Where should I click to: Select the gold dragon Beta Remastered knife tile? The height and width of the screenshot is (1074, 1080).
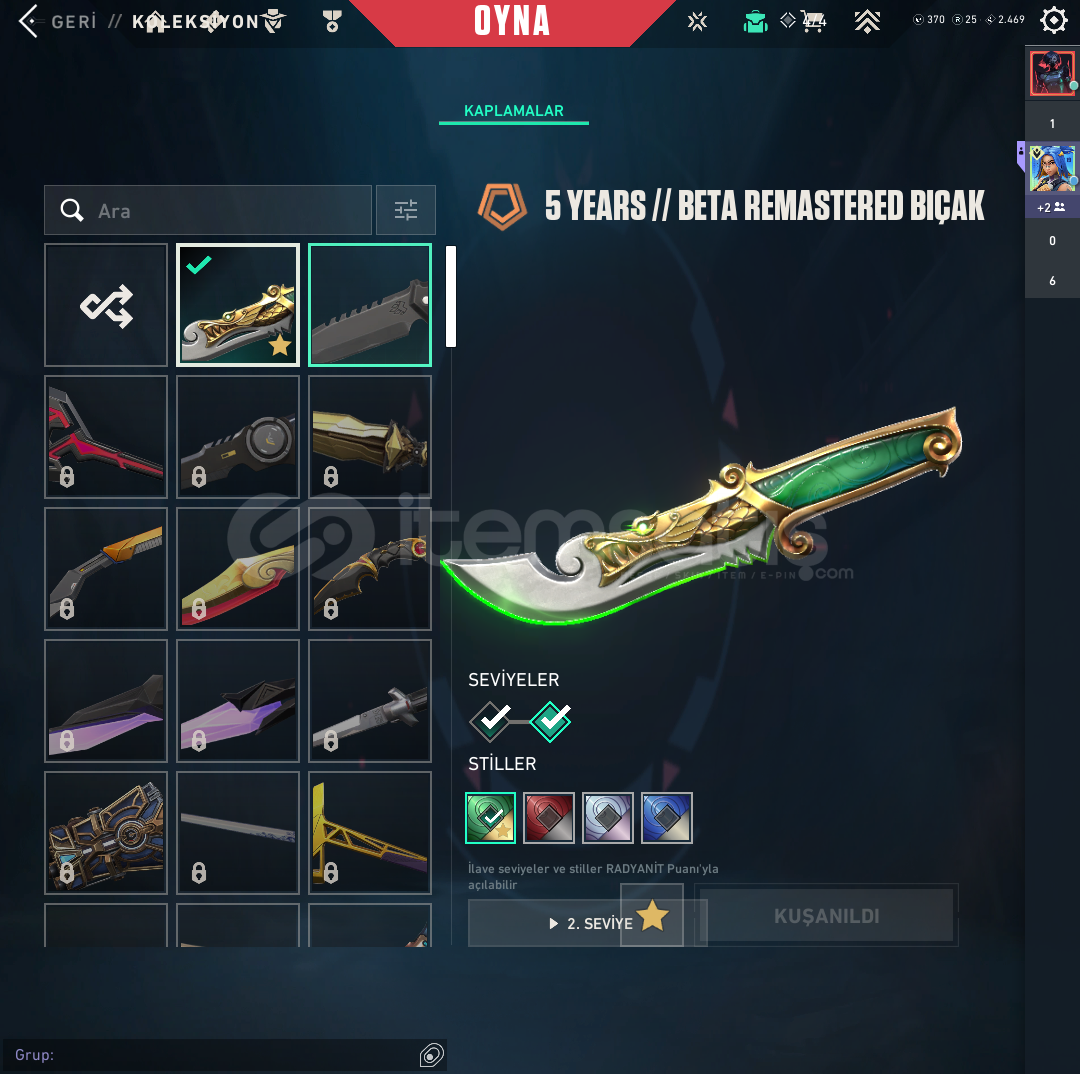[238, 305]
